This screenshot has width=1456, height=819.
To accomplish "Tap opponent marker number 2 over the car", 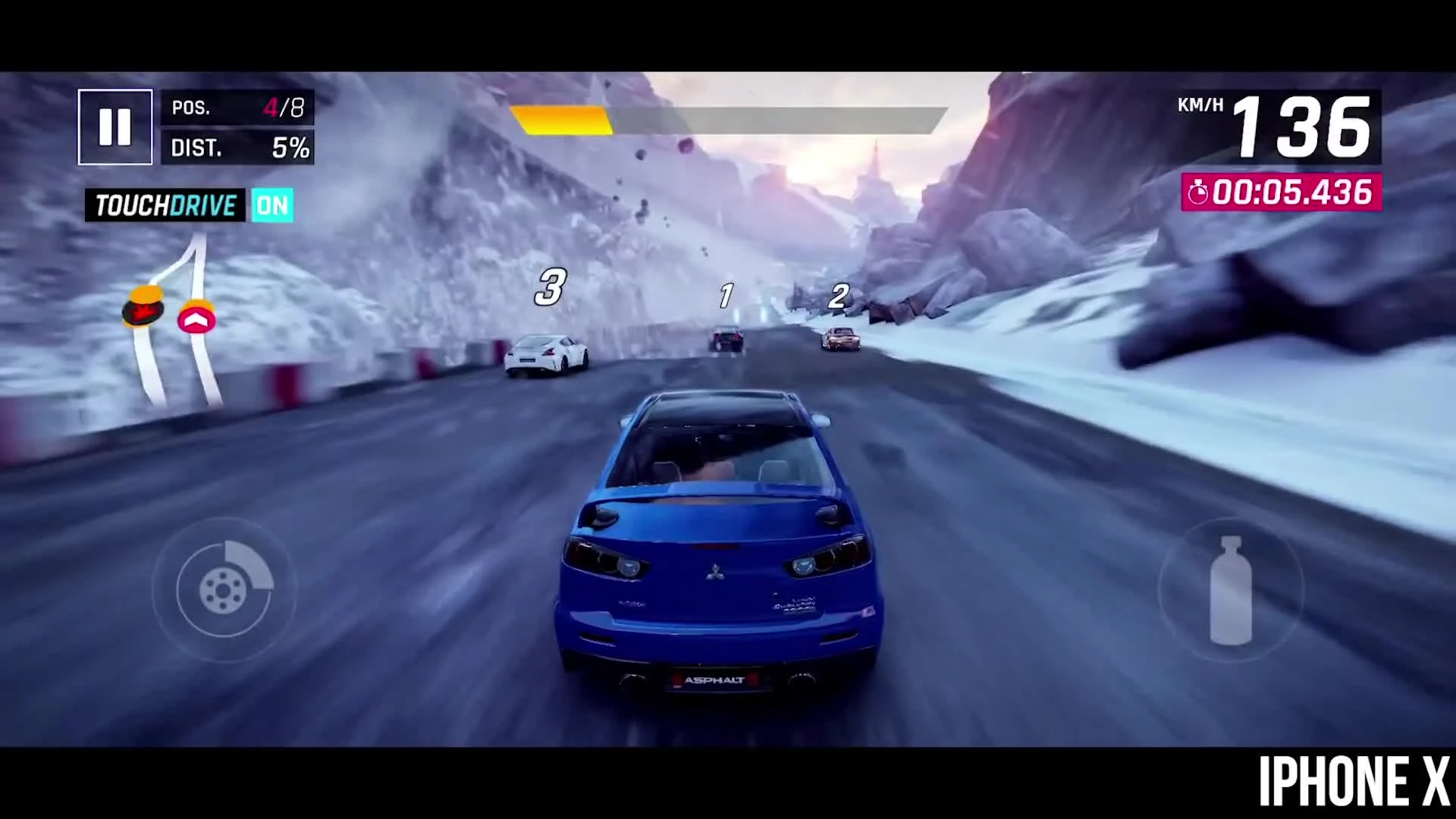I will pos(839,296).
